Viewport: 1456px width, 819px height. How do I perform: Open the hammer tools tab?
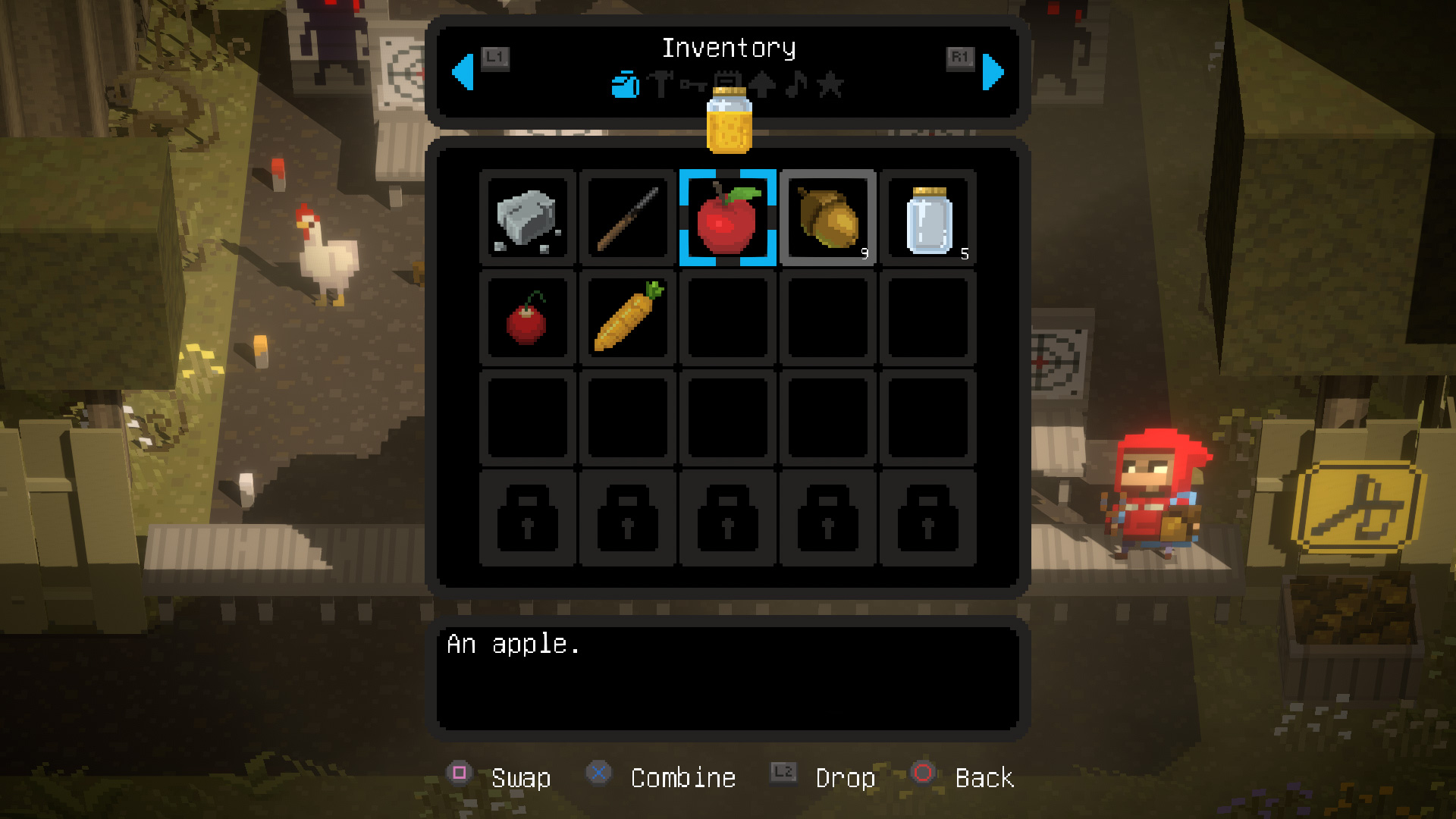click(x=661, y=84)
